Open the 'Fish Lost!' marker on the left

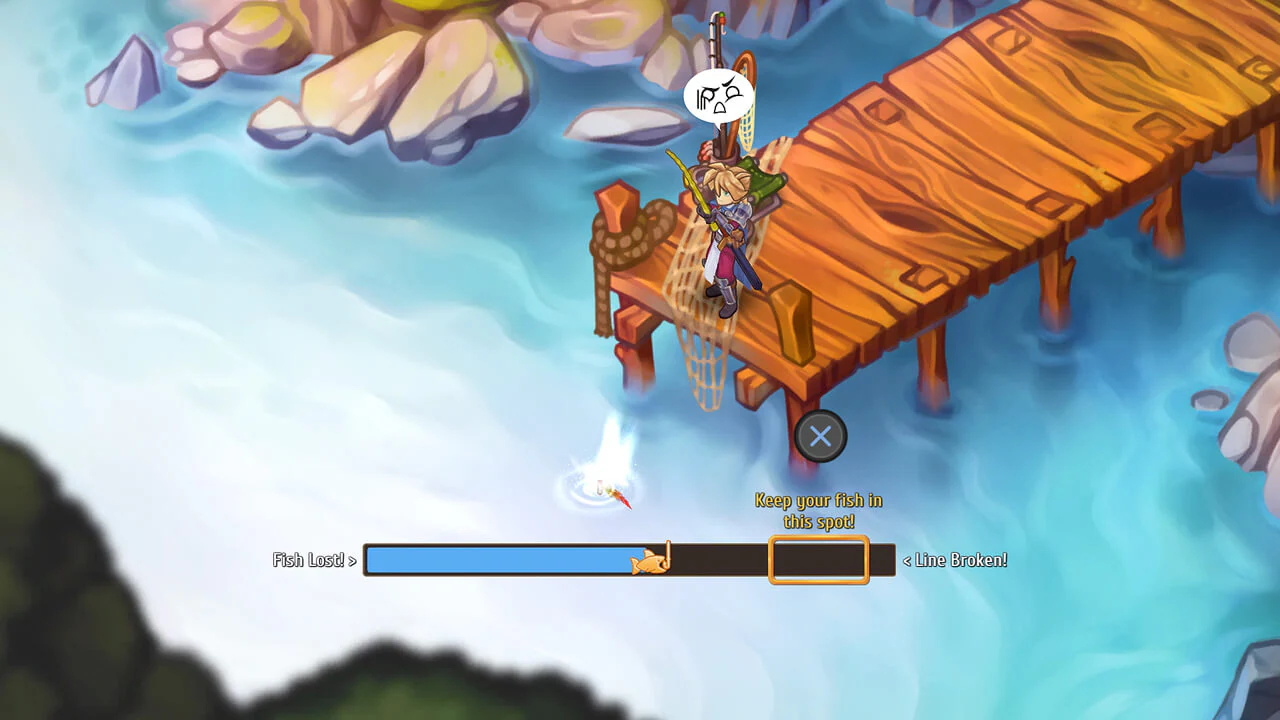point(312,560)
